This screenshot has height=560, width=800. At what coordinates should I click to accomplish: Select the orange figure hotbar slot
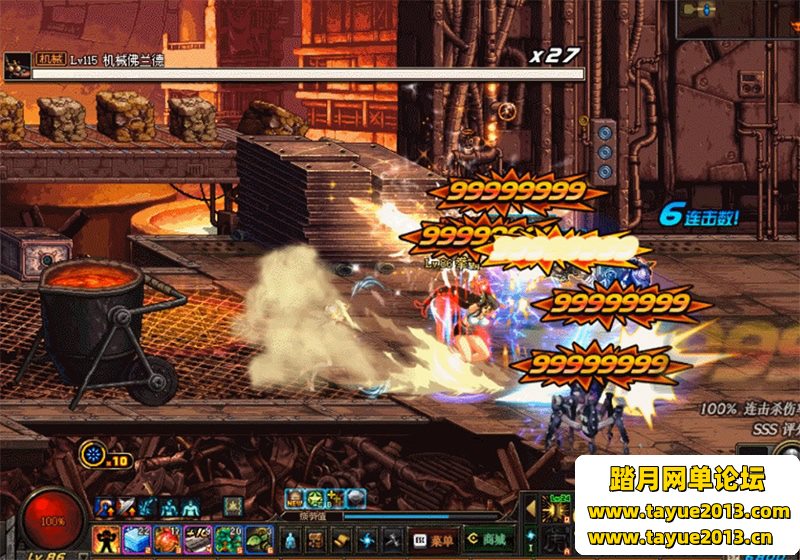pos(106,540)
